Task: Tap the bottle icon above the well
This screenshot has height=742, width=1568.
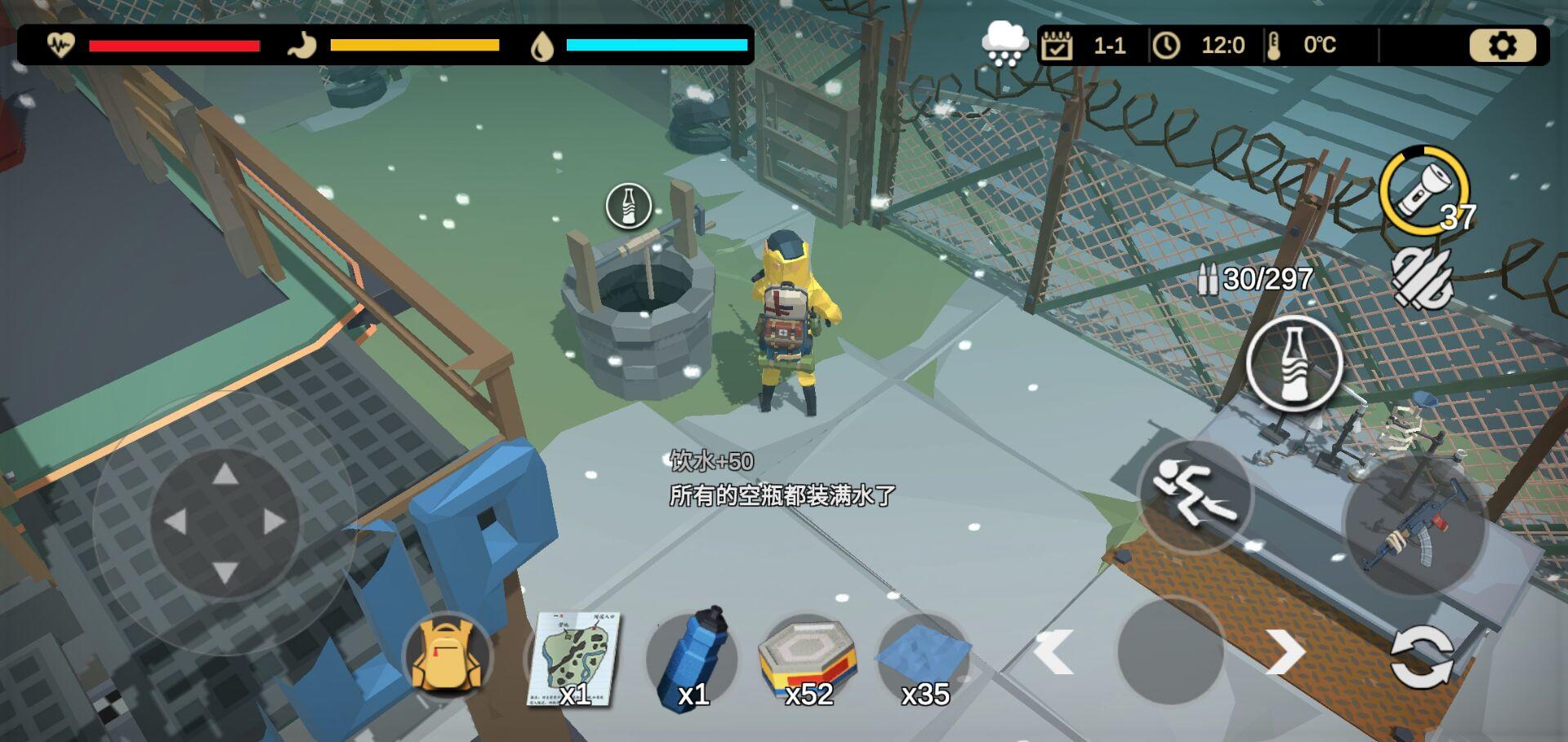Action: pos(628,206)
